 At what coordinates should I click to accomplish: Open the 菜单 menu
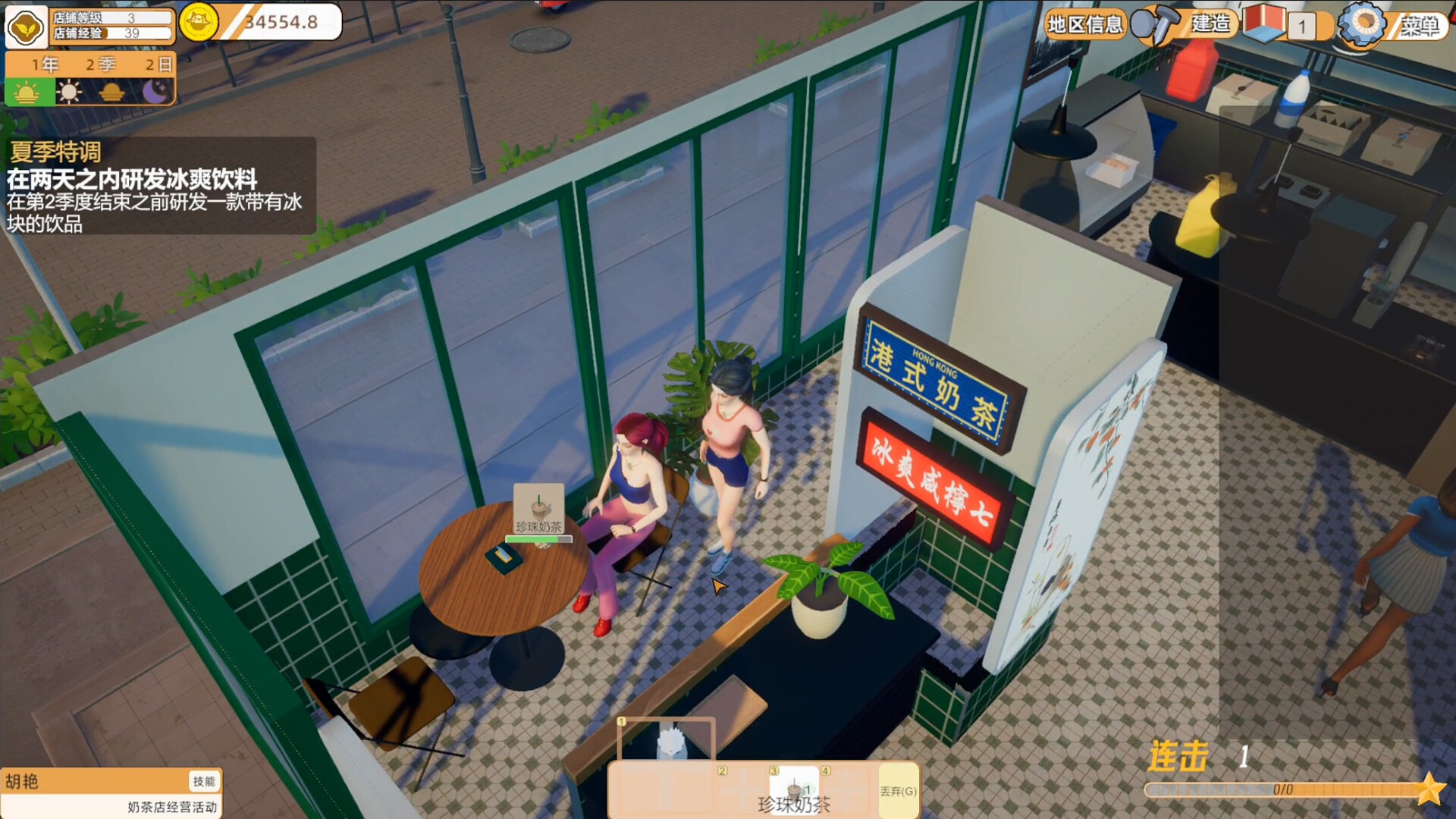[x=1420, y=24]
